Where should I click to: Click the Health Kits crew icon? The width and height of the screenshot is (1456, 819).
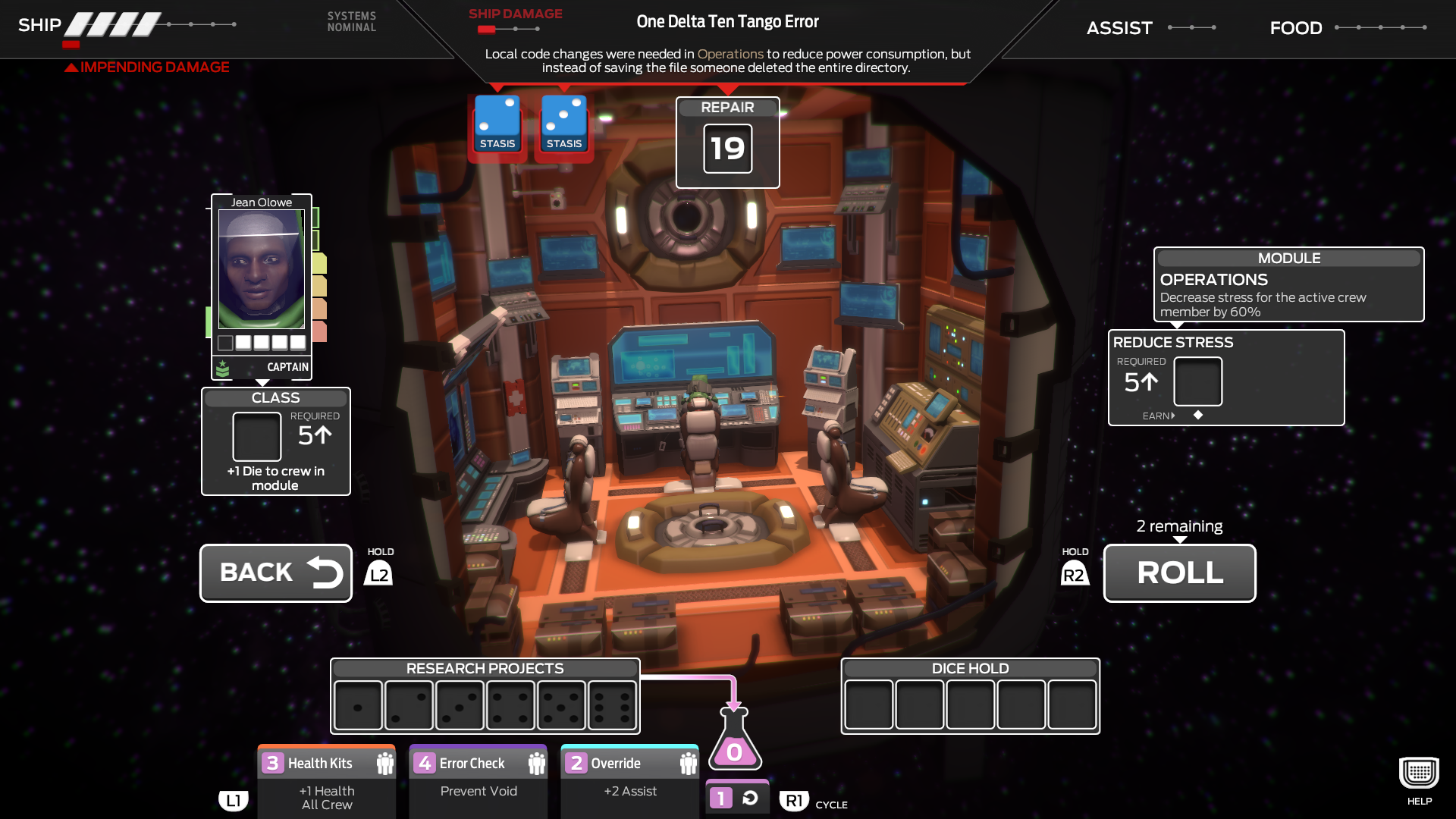(x=384, y=763)
